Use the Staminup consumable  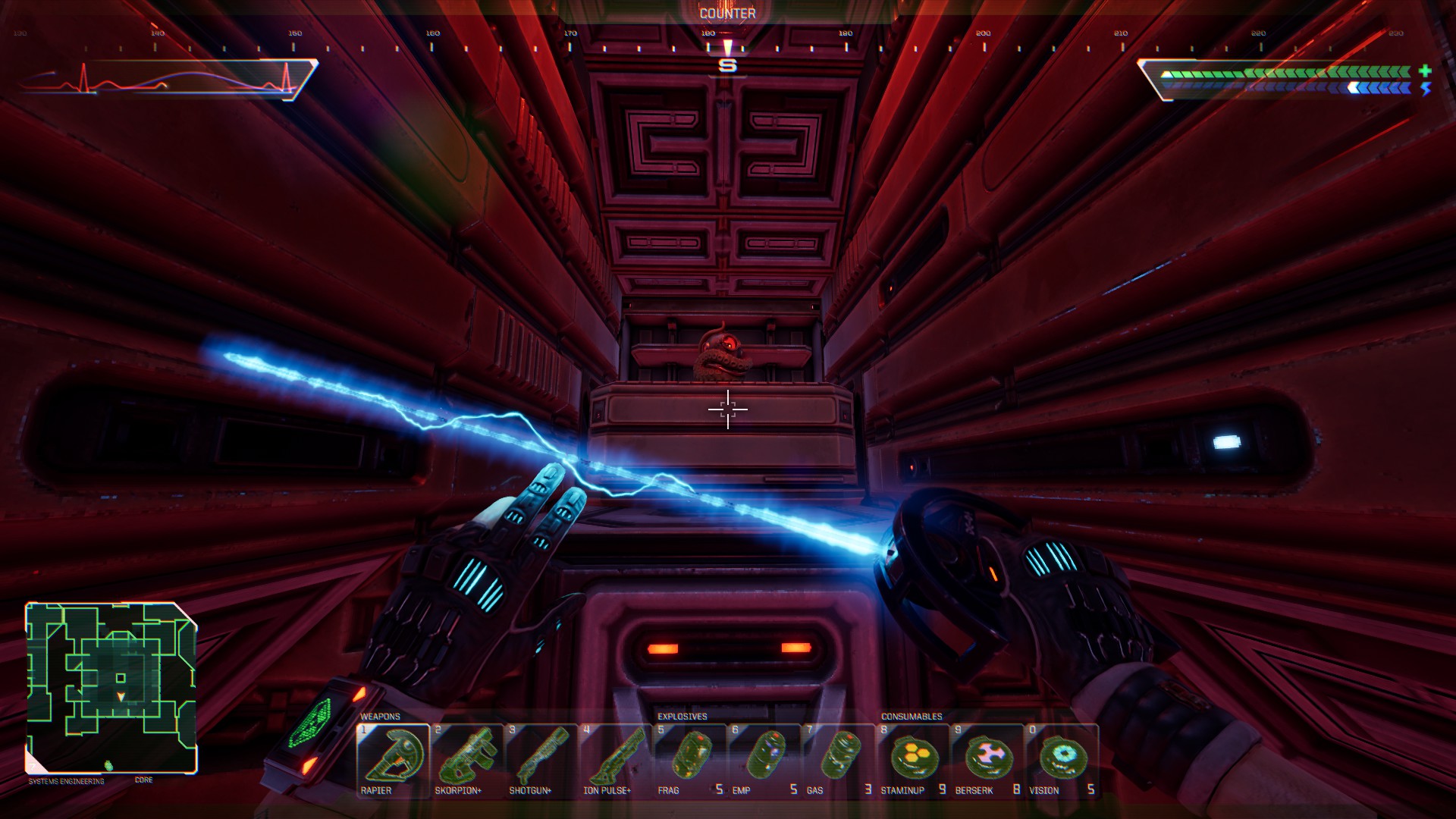[x=913, y=760]
